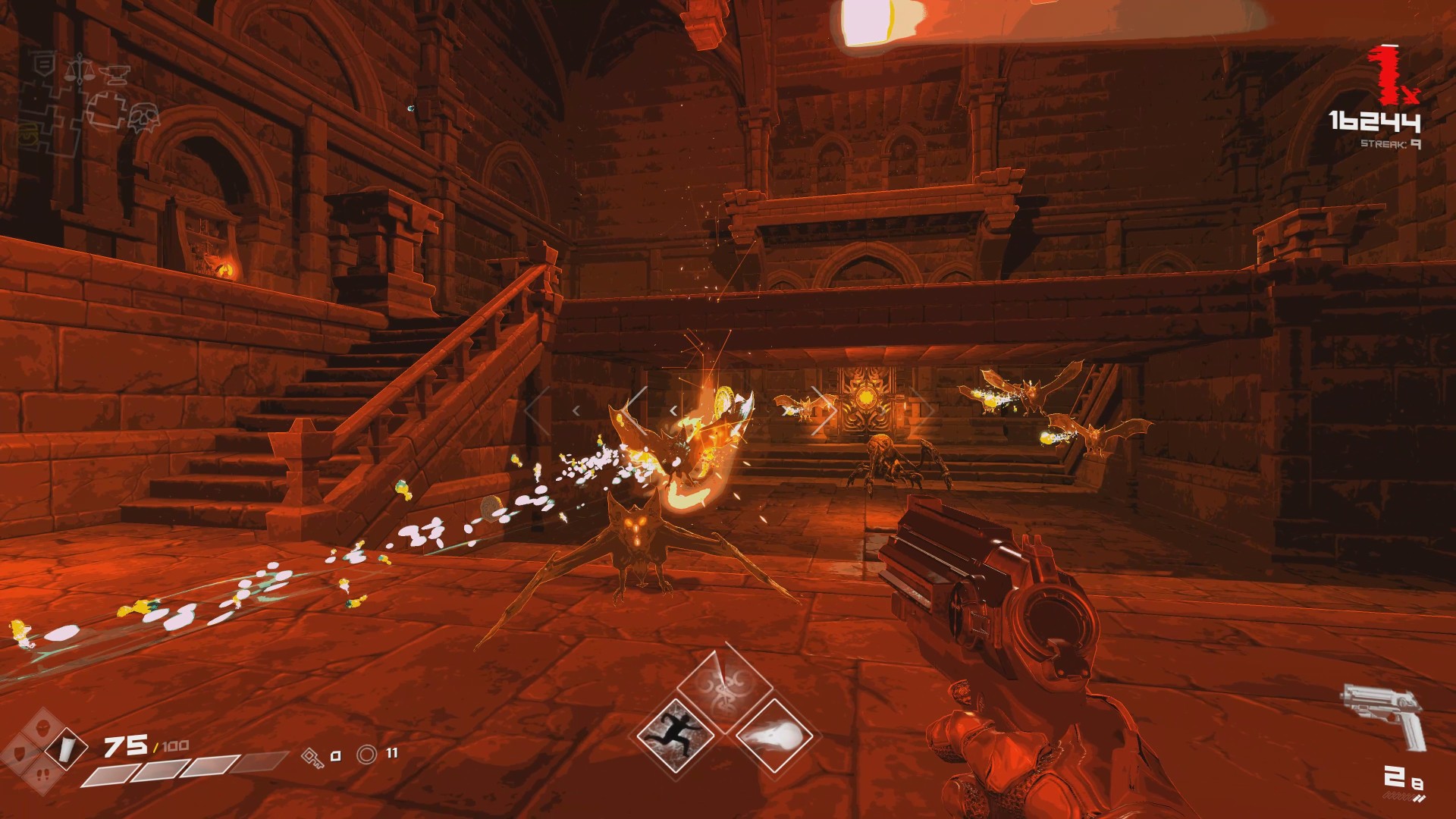Select the equipped pistol weapon icon
1456x819 pixels.
[x=1383, y=714]
